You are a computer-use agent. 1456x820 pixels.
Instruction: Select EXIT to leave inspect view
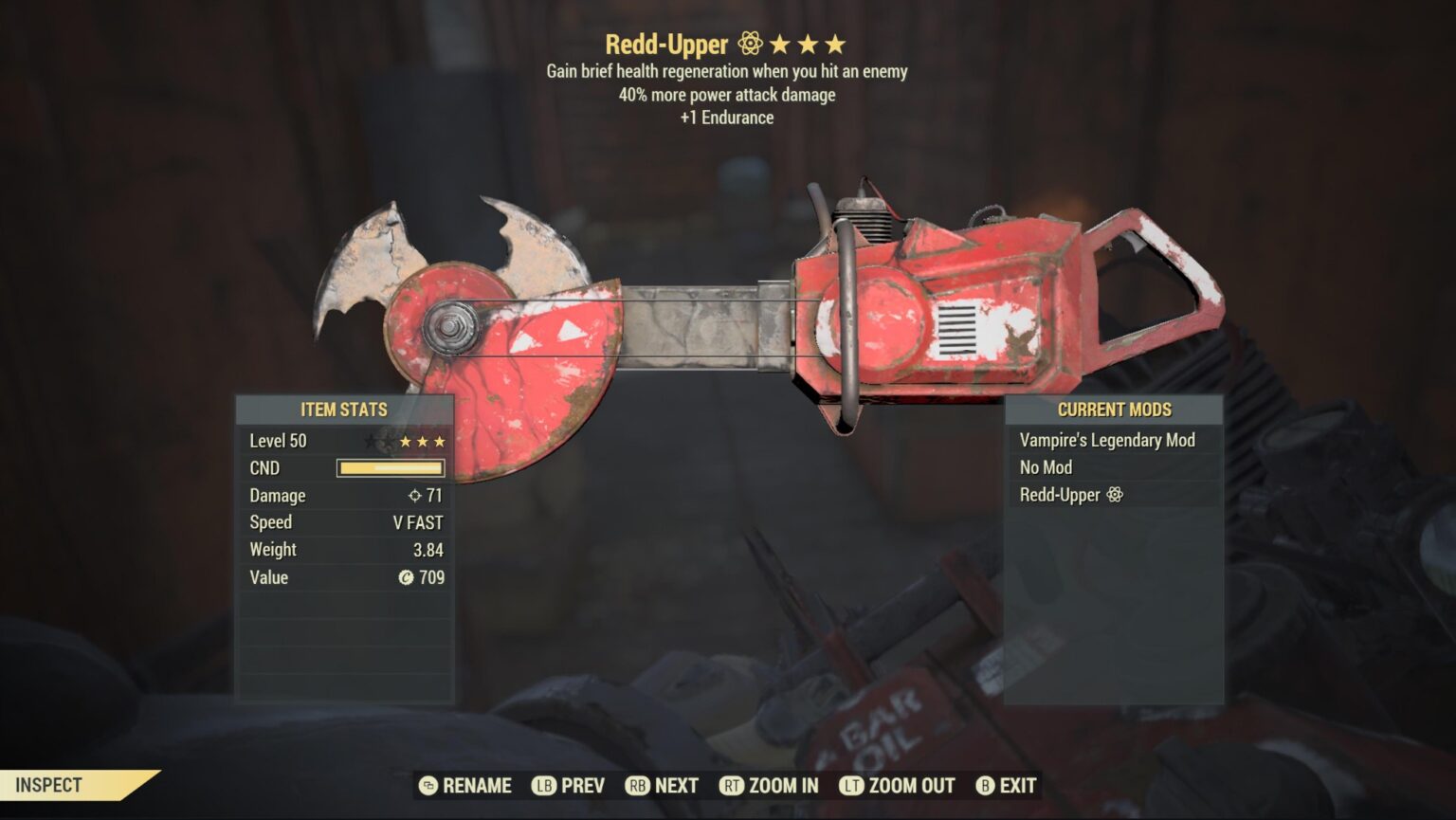coord(1016,785)
